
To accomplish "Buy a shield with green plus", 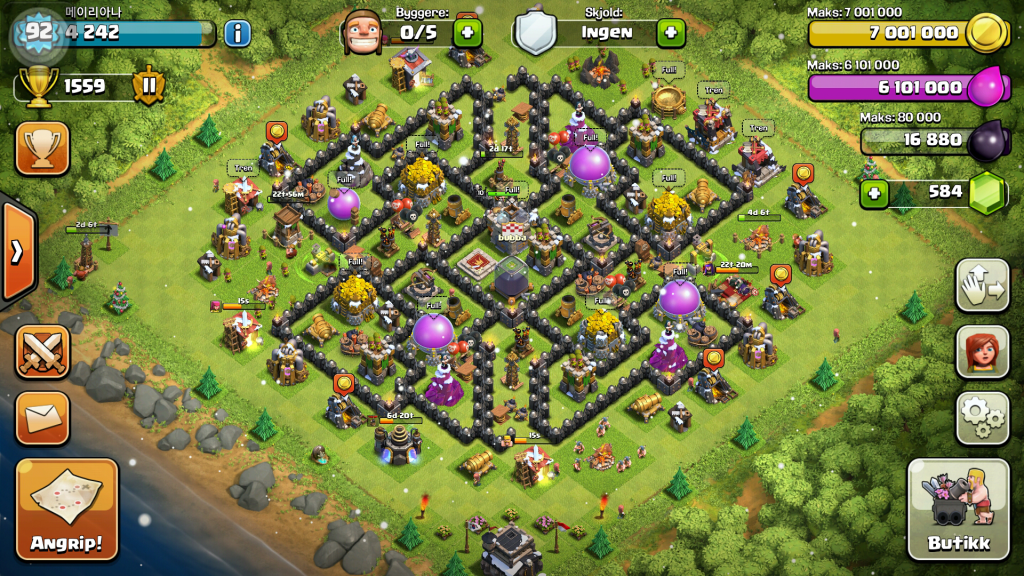I will click(x=670, y=32).
